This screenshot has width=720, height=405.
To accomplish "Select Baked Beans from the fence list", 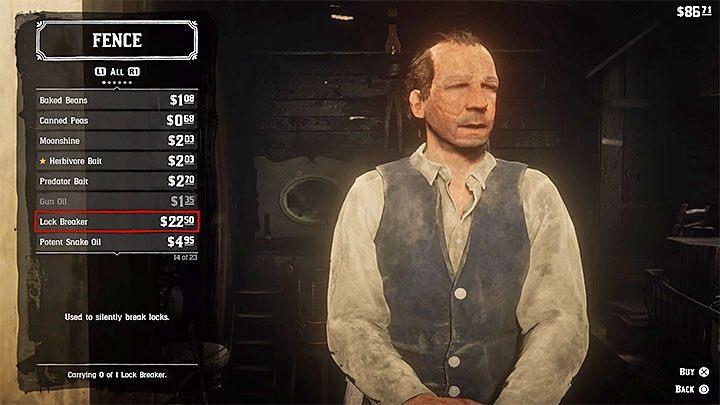I will coord(116,101).
